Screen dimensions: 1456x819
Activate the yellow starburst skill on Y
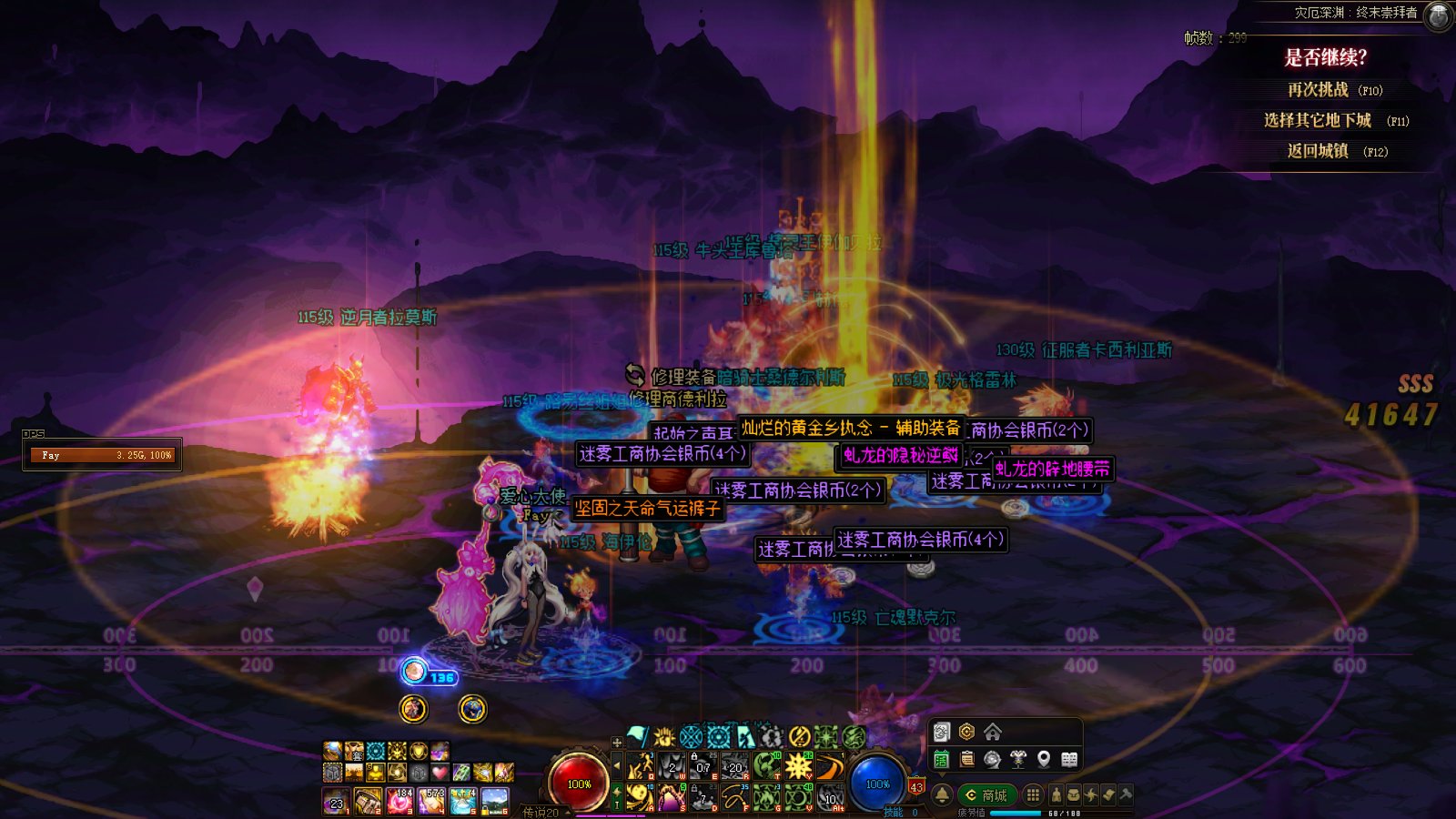pos(798,766)
